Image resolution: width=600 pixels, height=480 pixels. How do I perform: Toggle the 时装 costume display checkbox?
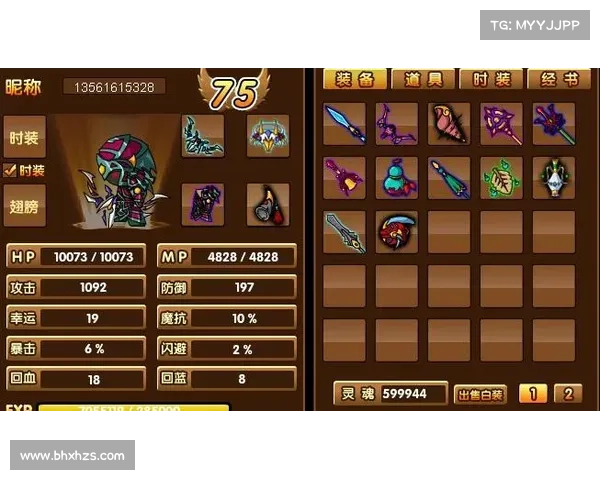click(x=10, y=171)
